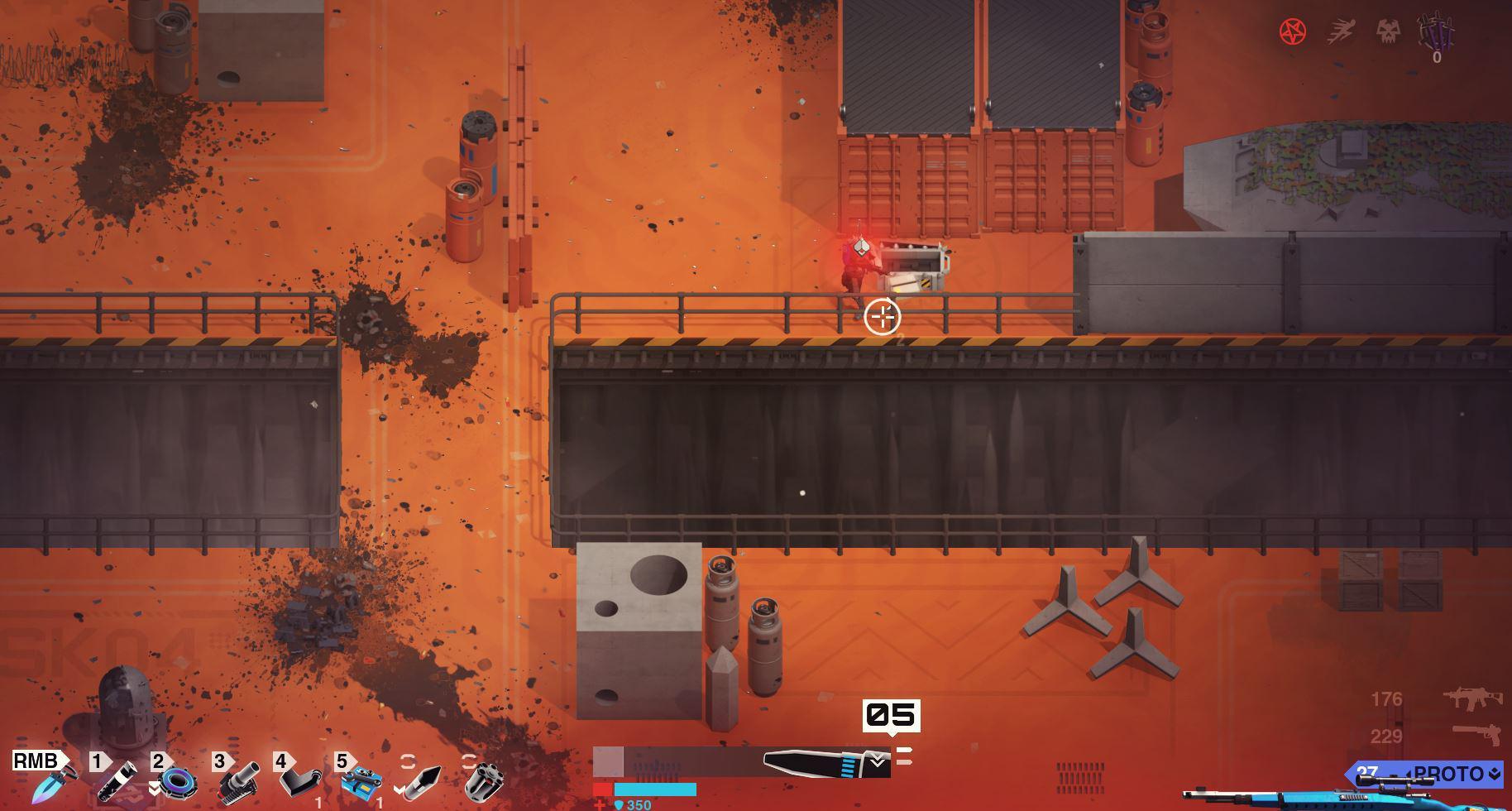Click the PROTO weapon name badge
Viewport: 1512px width, 811px height.
coord(1449,773)
